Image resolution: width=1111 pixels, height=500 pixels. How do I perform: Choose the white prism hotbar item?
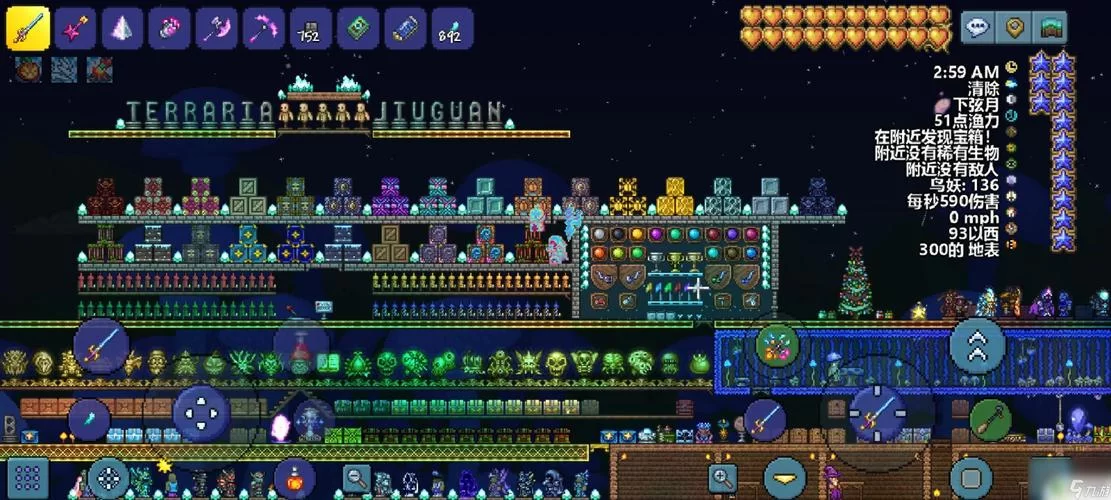pyautogui.click(x=123, y=28)
